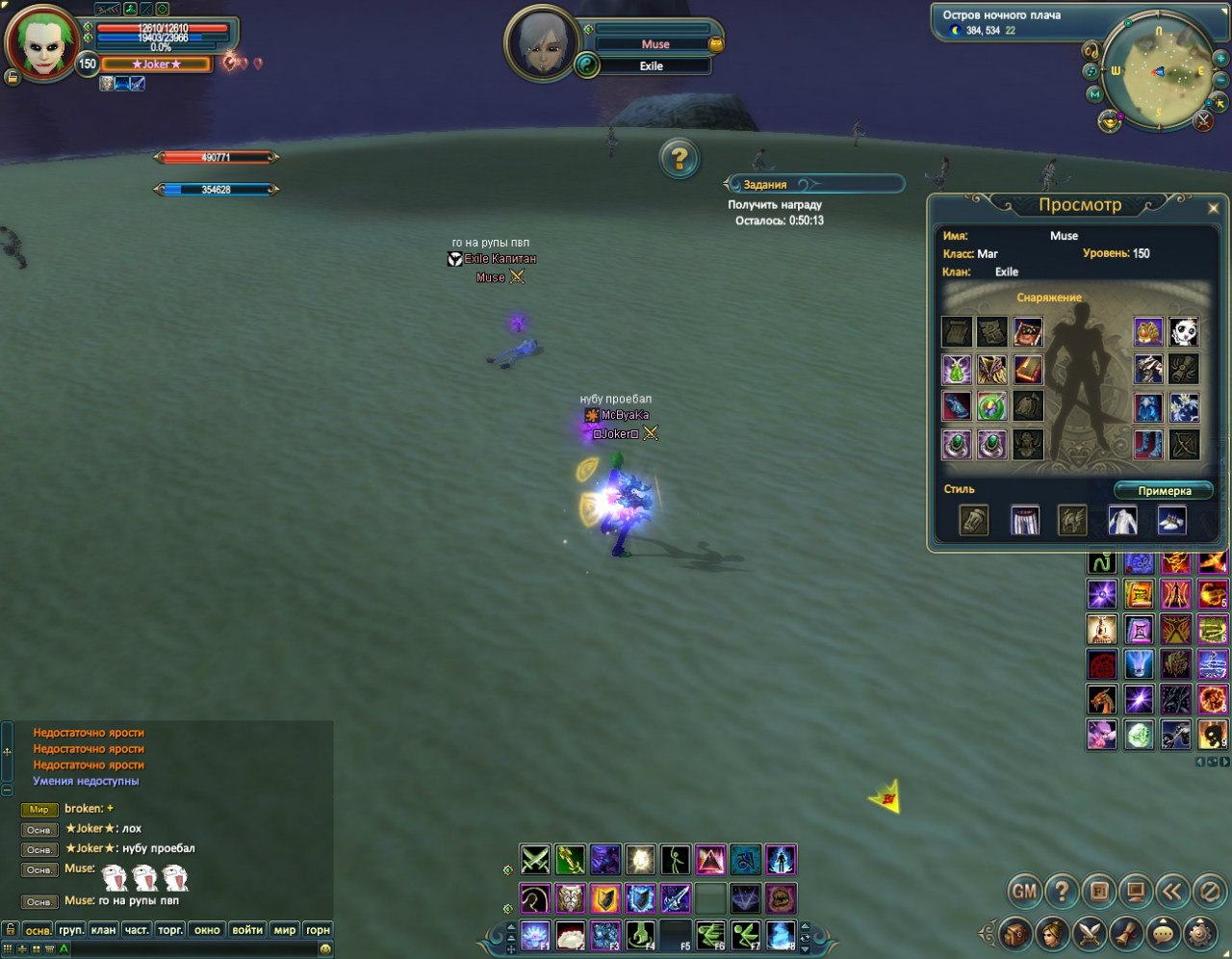Open the chat emoticon picker

(x=325, y=949)
